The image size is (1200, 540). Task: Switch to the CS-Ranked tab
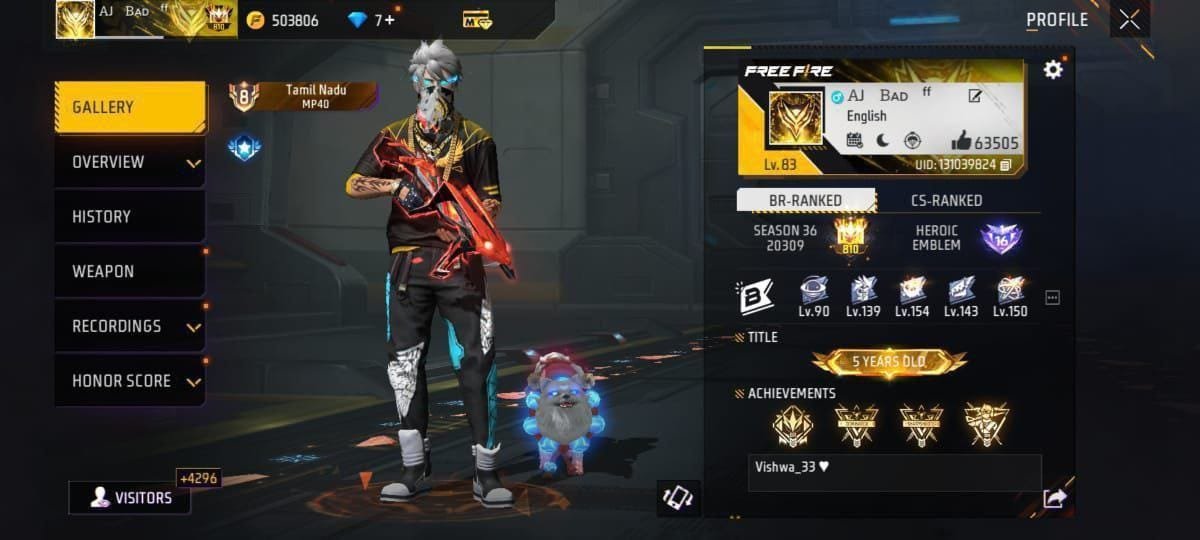(946, 200)
